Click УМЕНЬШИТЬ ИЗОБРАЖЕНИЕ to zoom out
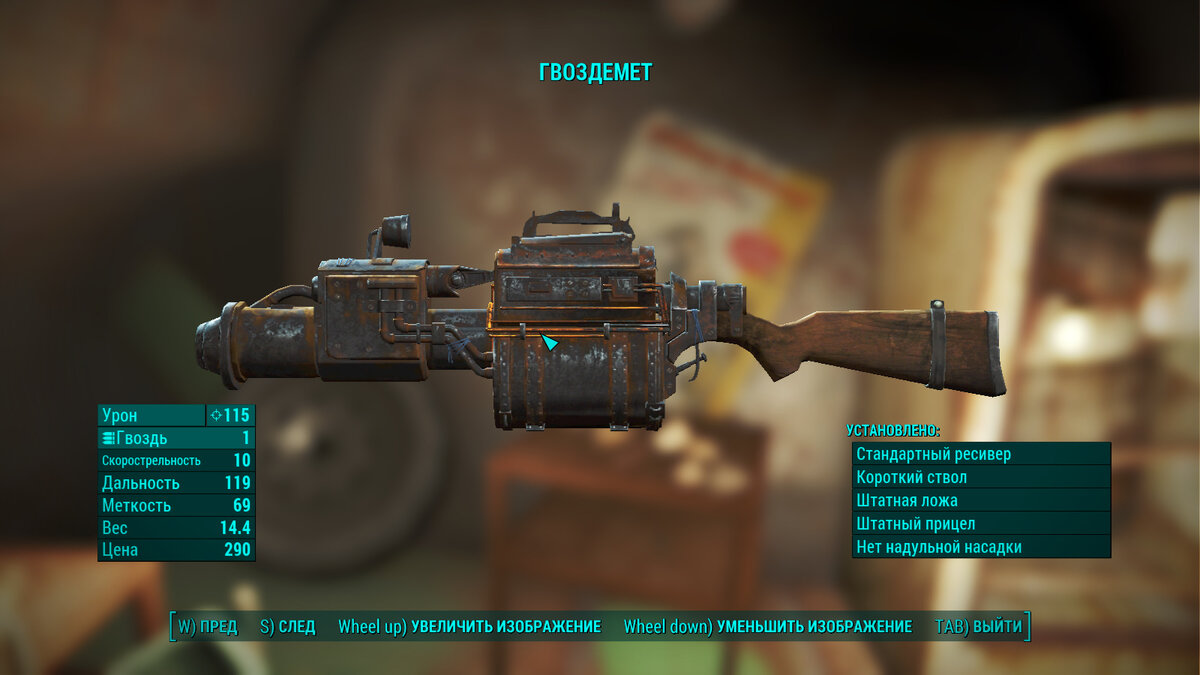 (x=767, y=627)
